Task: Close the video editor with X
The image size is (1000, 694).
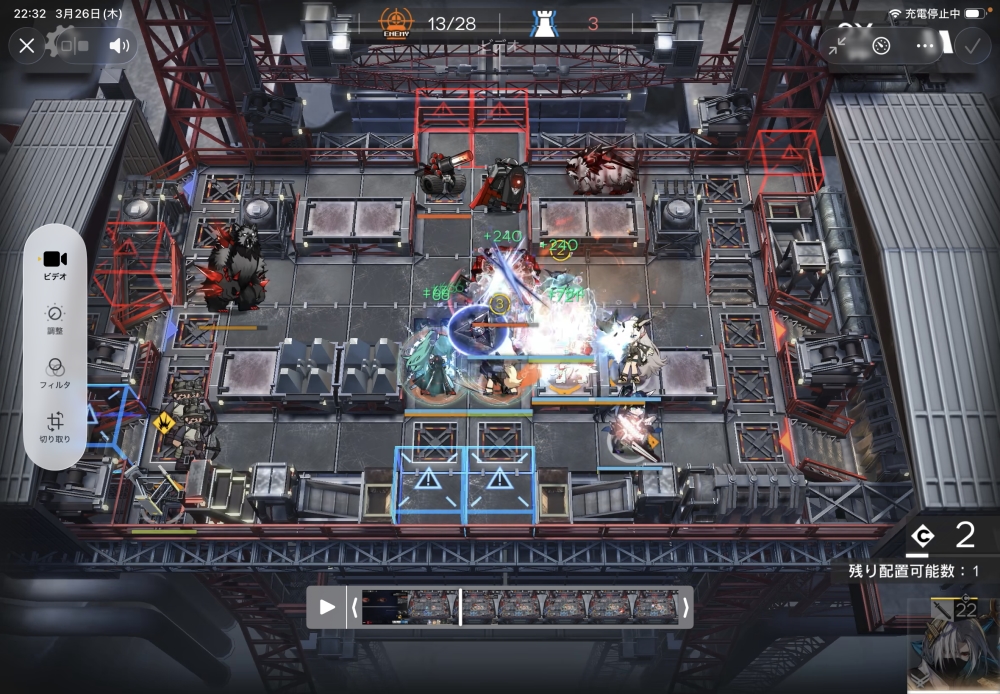Action: pos(27,45)
